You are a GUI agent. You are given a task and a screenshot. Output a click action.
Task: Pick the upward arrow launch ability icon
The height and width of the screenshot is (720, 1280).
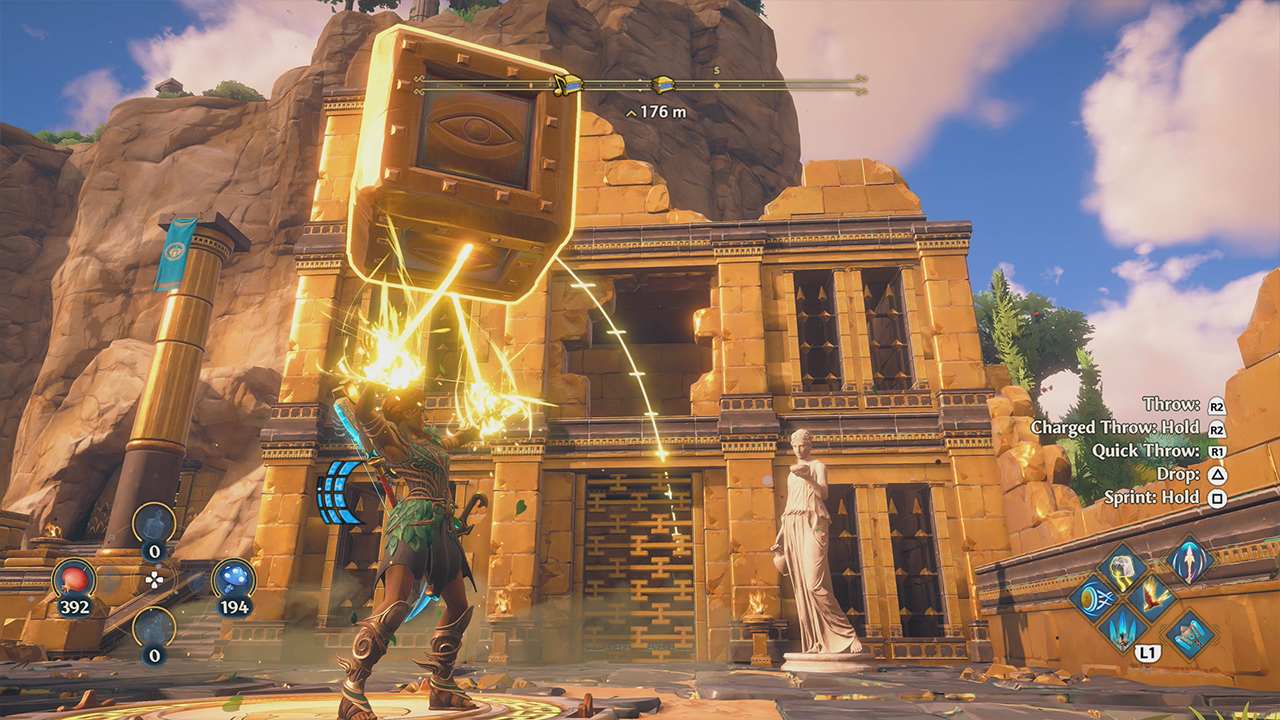(1188, 561)
